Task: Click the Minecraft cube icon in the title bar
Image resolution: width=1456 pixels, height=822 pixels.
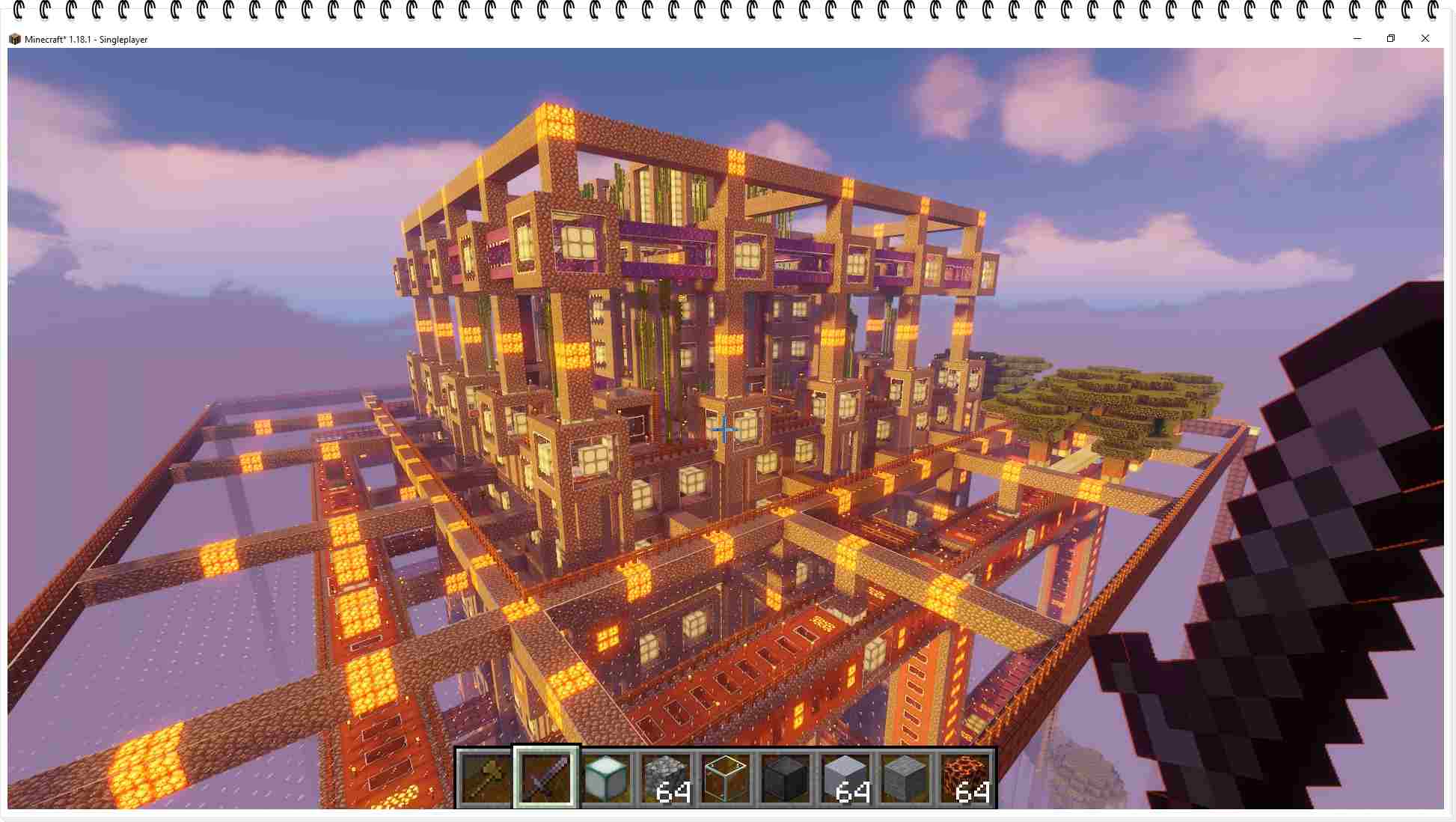Action: (x=15, y=39)
